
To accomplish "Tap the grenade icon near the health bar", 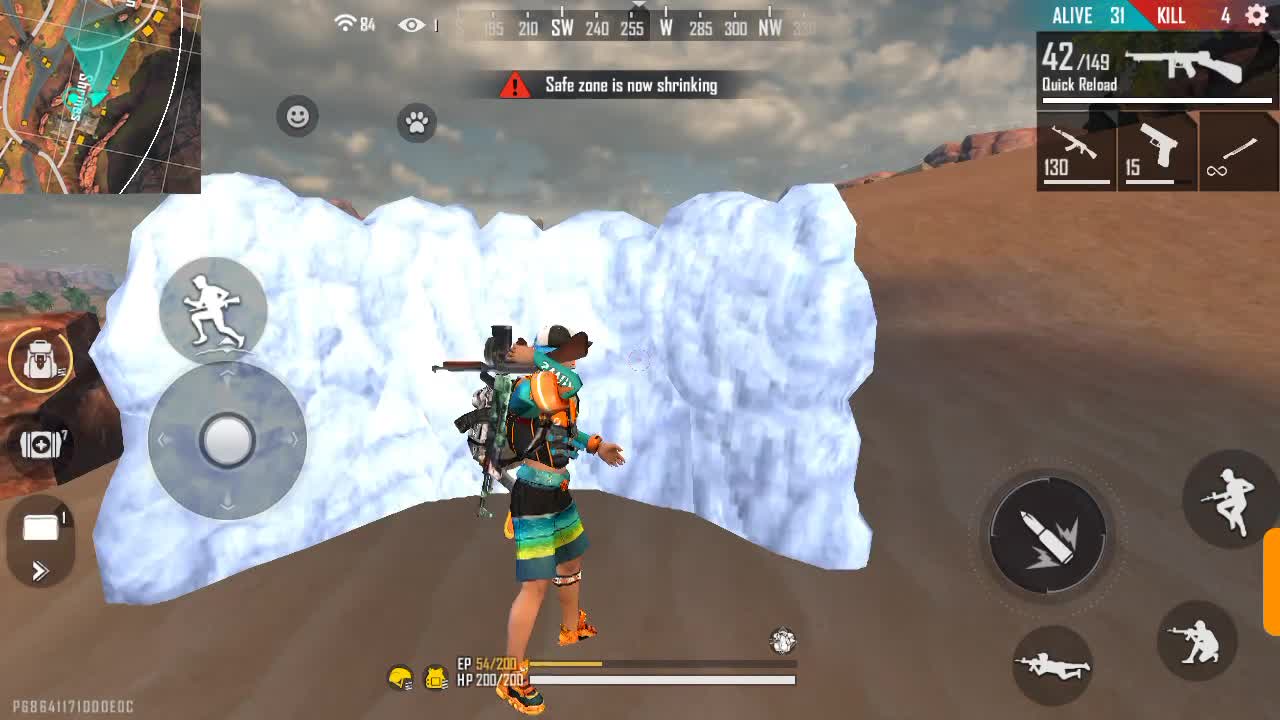I will point(782,641).
